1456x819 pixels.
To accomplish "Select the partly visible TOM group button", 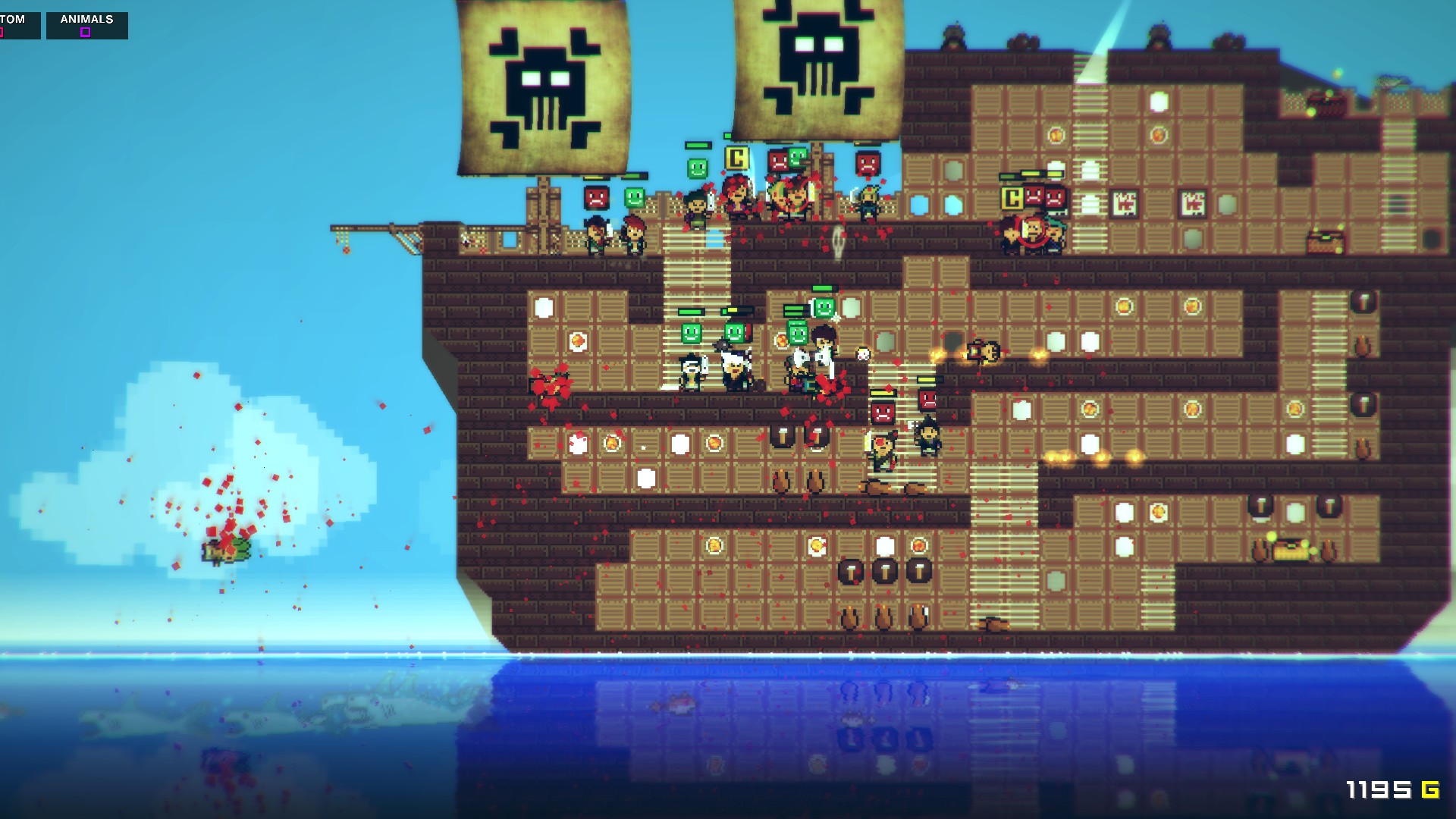I will click(x=18, y=25).
